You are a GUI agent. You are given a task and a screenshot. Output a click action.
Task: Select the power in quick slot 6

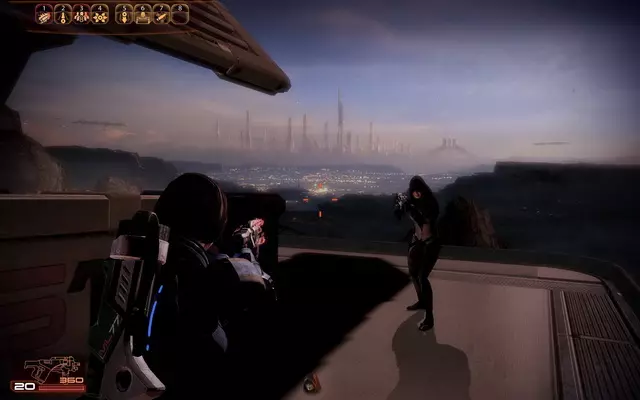[143, 14]
